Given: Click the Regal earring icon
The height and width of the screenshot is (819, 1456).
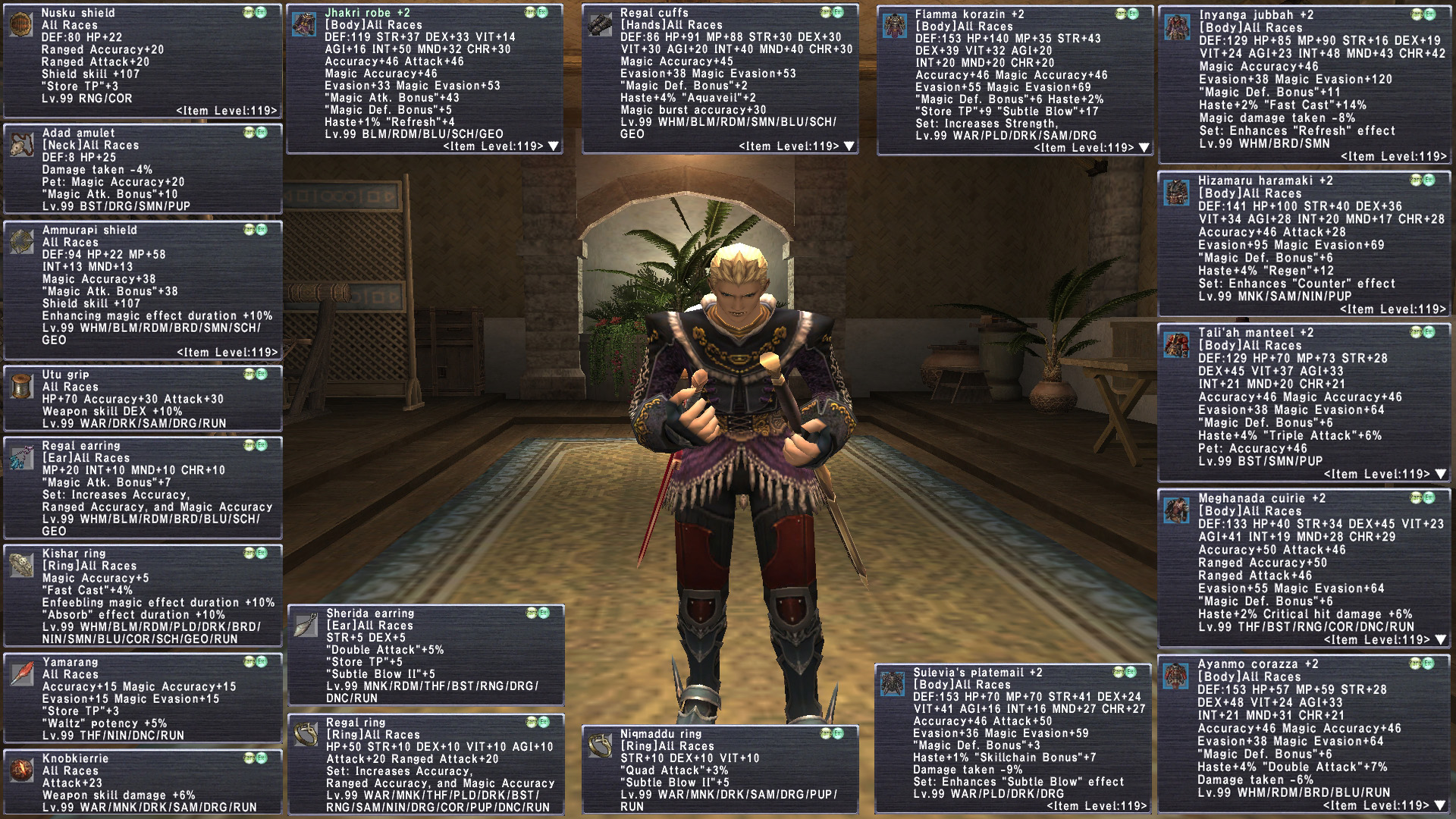Looking at the screenshot, I should [x=21, y=458].
